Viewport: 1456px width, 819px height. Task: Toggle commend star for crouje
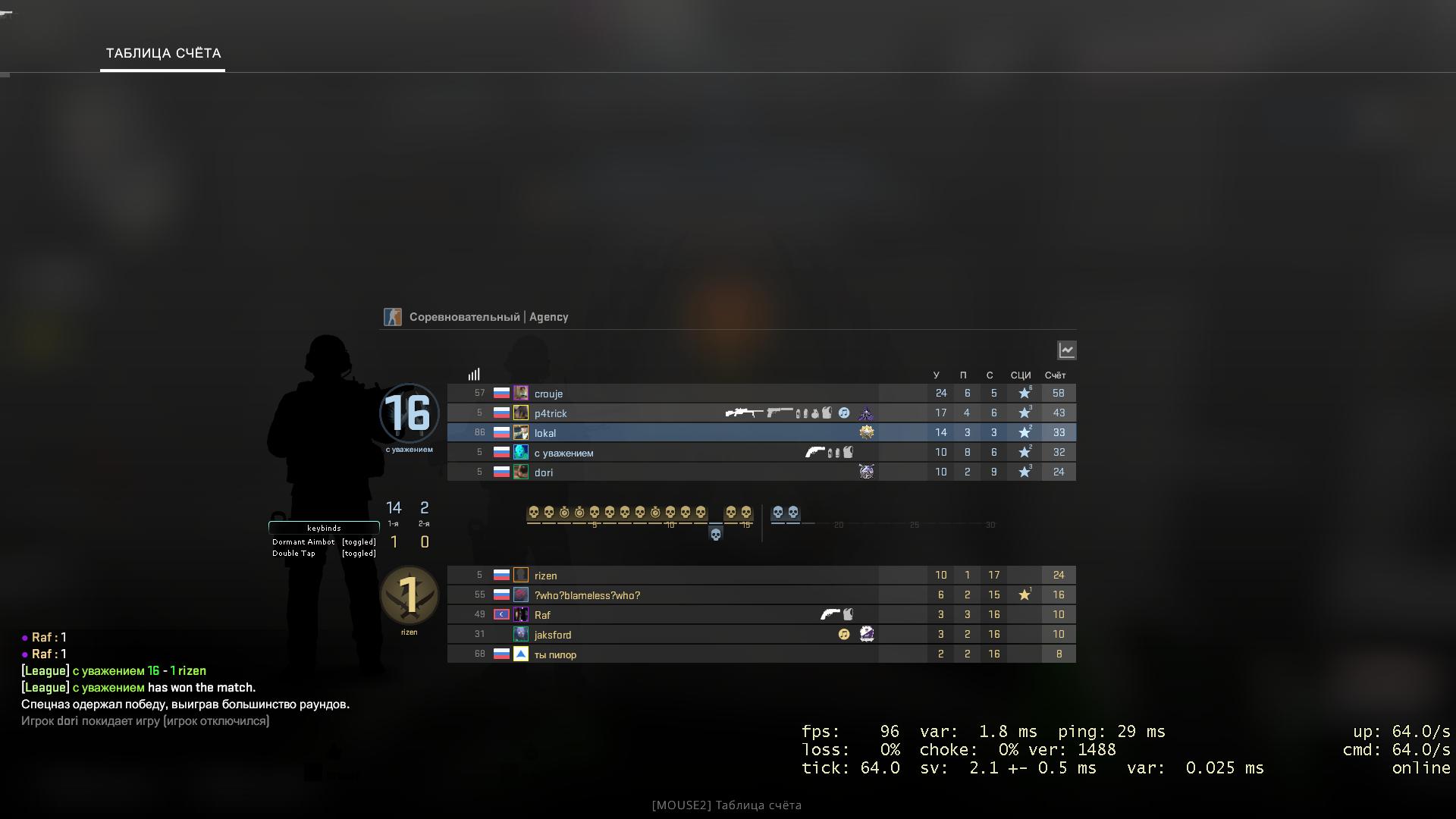[1025, 393]
